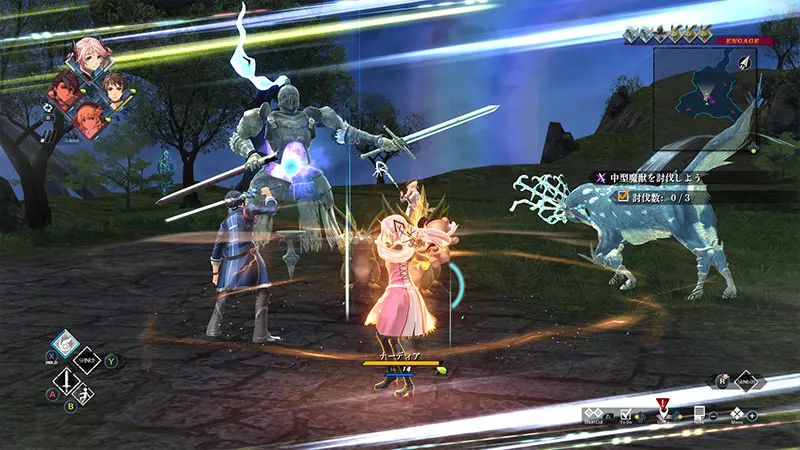This screenshot has width=800, height=450.
Task: Trigger the sword attack action icon
Action: coord(66,382)
